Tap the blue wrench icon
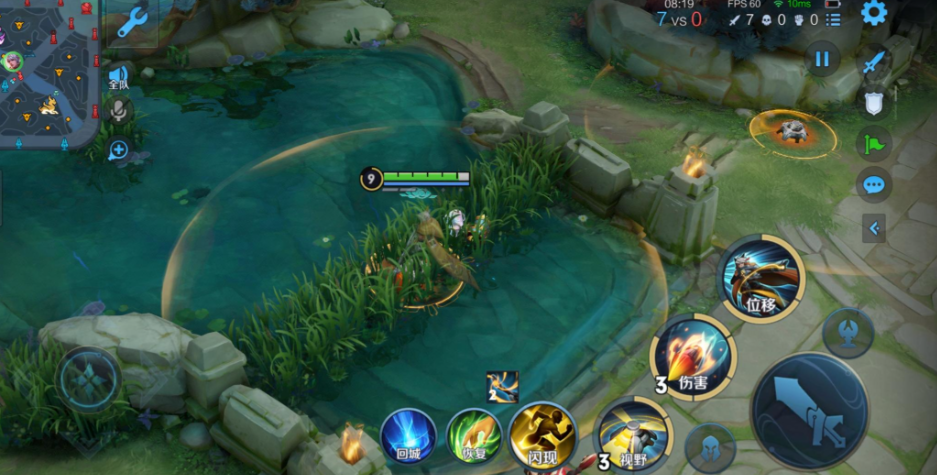This screenshot has height=475, width=937. coord(132,22)
